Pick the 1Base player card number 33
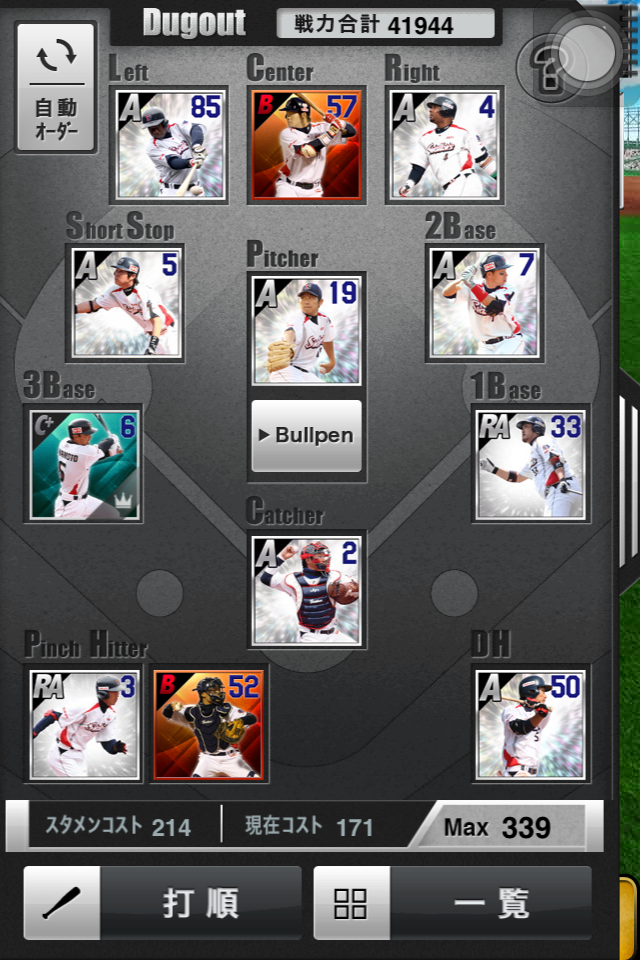The width and height of the screenshot is (640, 960). pos(530,463)
